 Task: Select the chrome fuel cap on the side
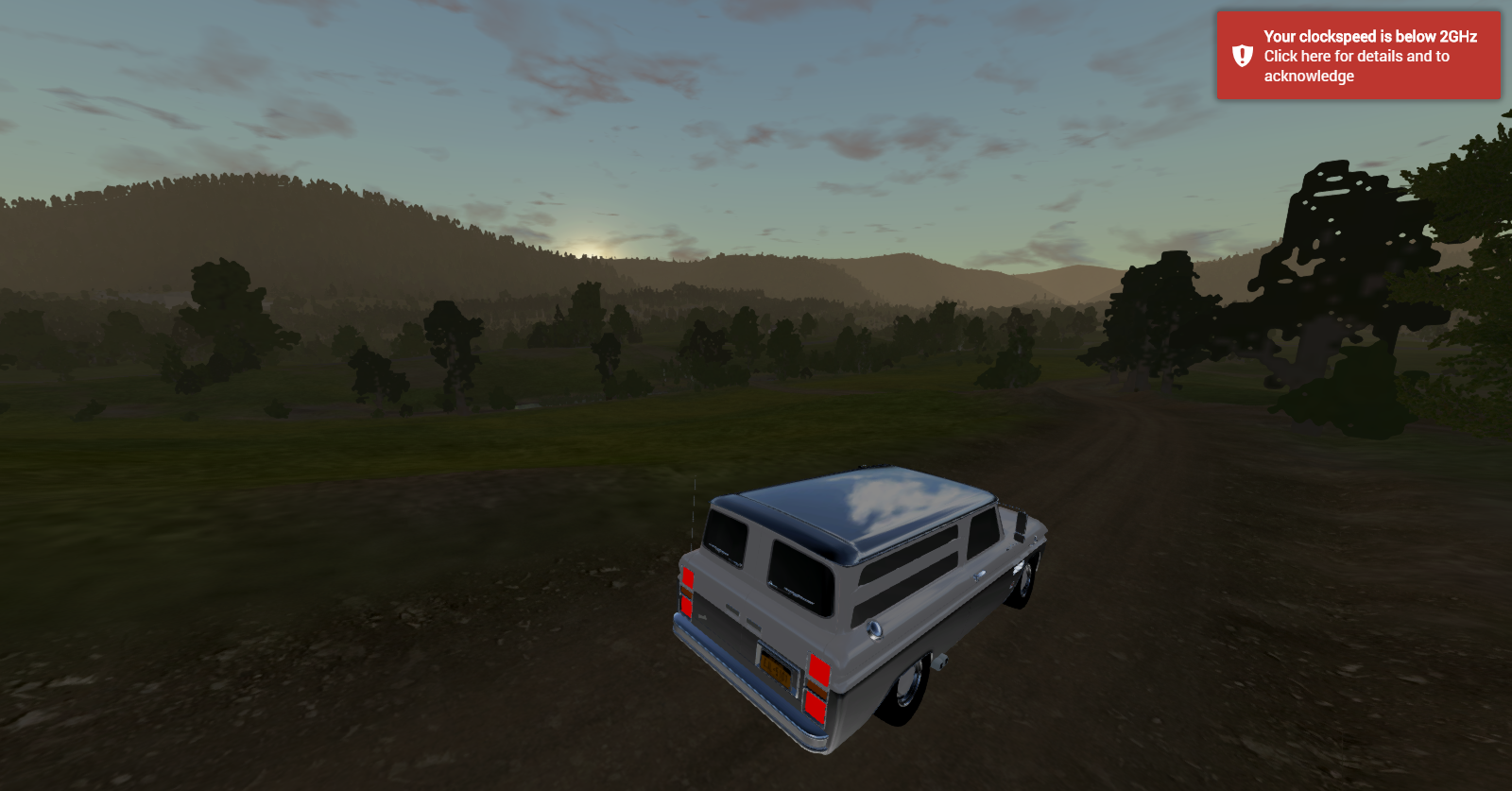point(875,629)
